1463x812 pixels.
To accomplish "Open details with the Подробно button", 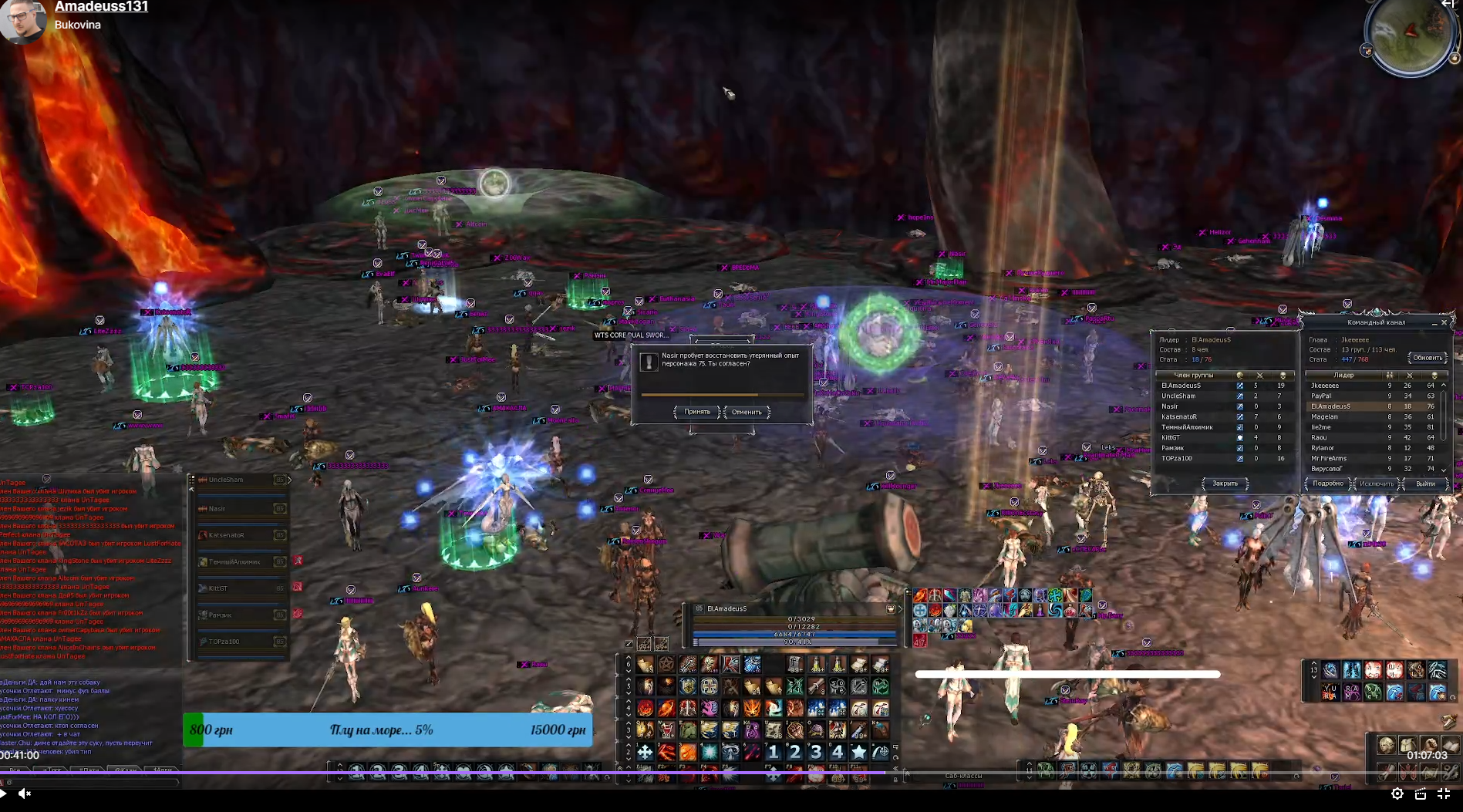I will click(1328, 483).
